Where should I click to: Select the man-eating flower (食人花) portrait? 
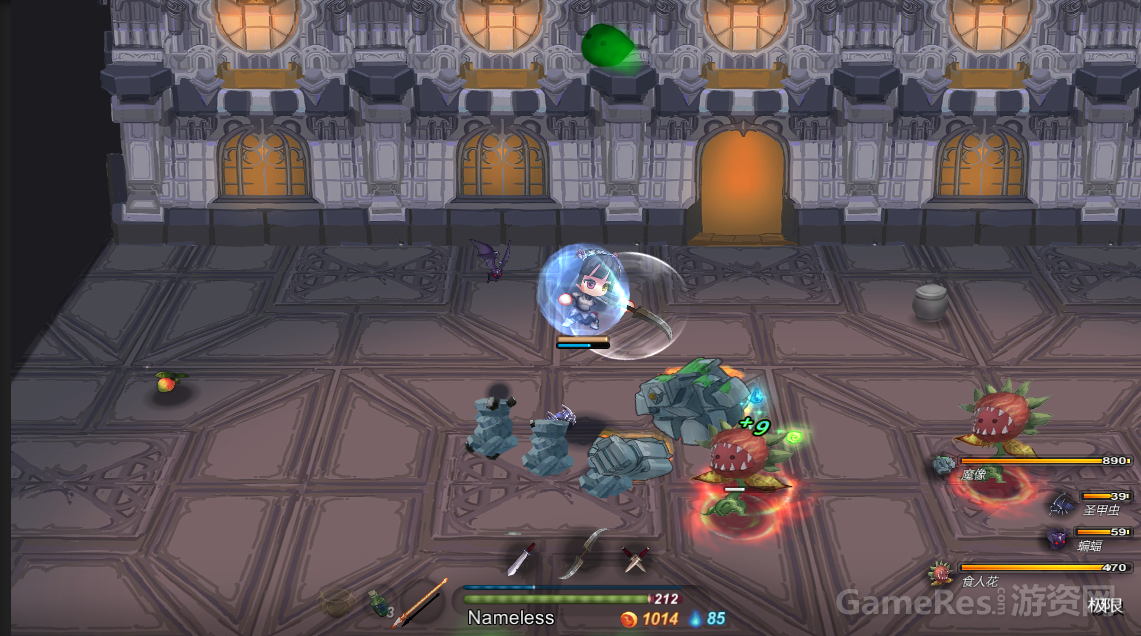point(940,573)
